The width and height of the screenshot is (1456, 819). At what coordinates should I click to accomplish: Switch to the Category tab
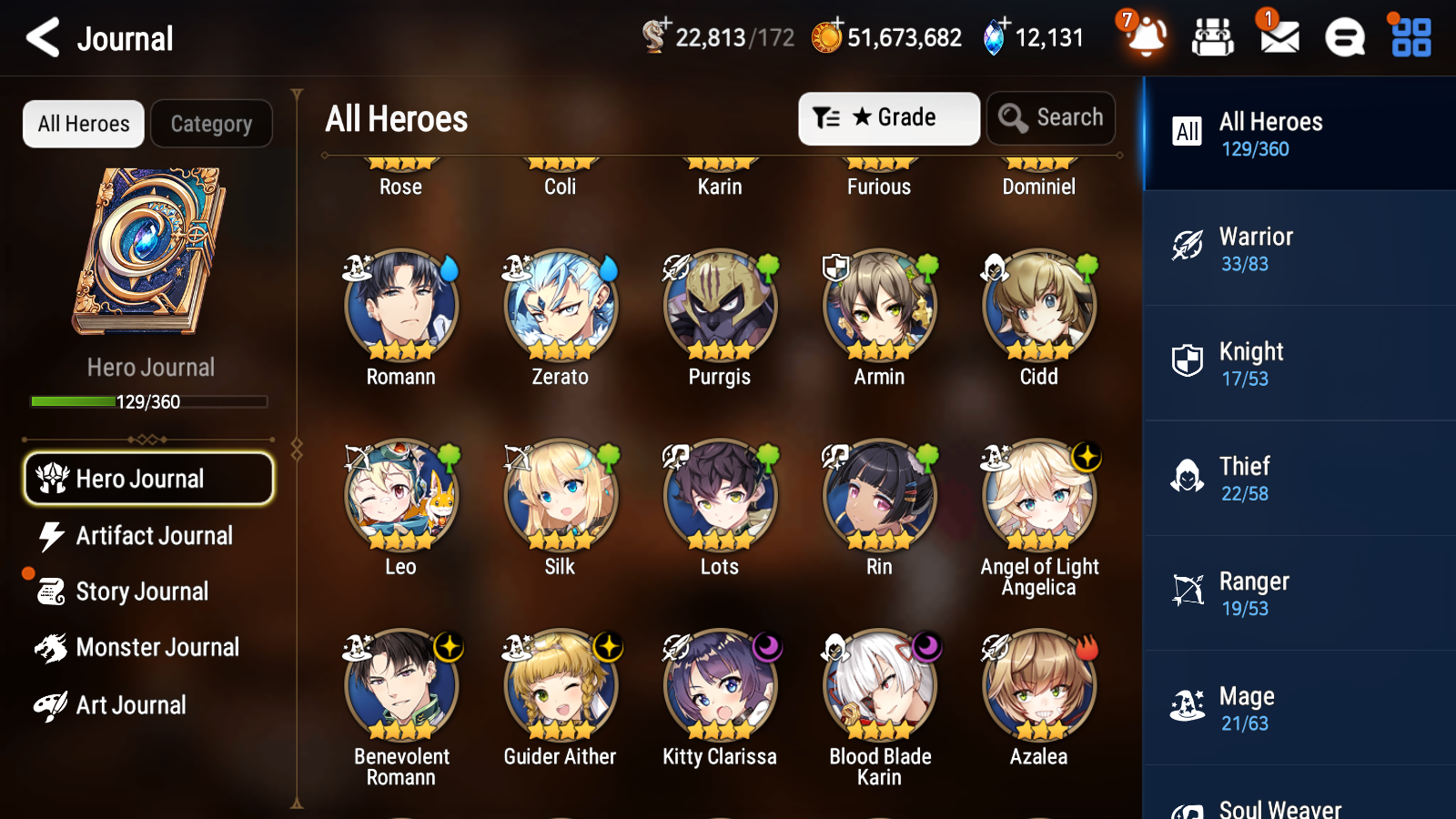211,124
